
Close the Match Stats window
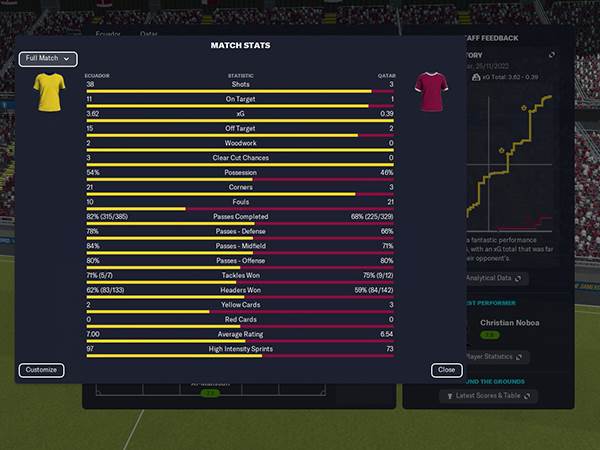tap(446, 370)
